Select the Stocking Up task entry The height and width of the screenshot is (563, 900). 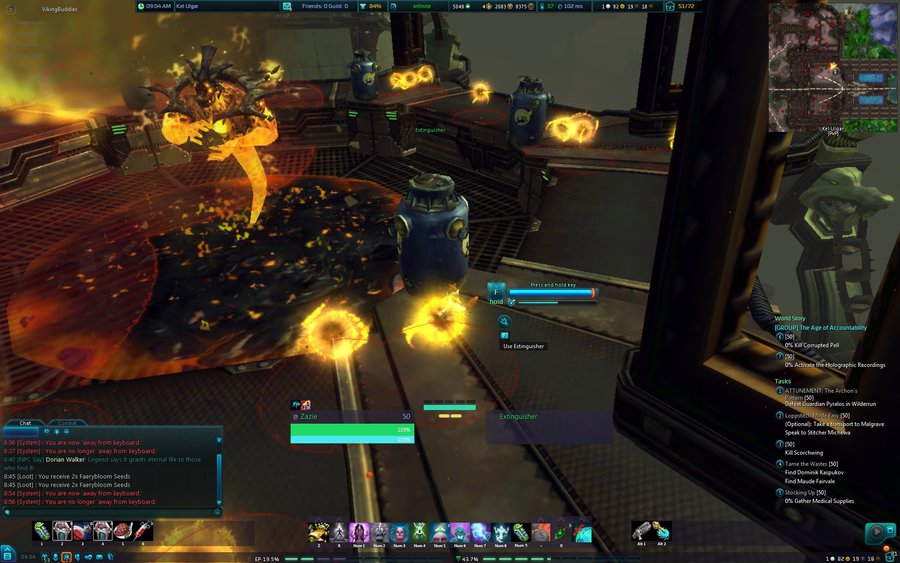tap(805, 492)
